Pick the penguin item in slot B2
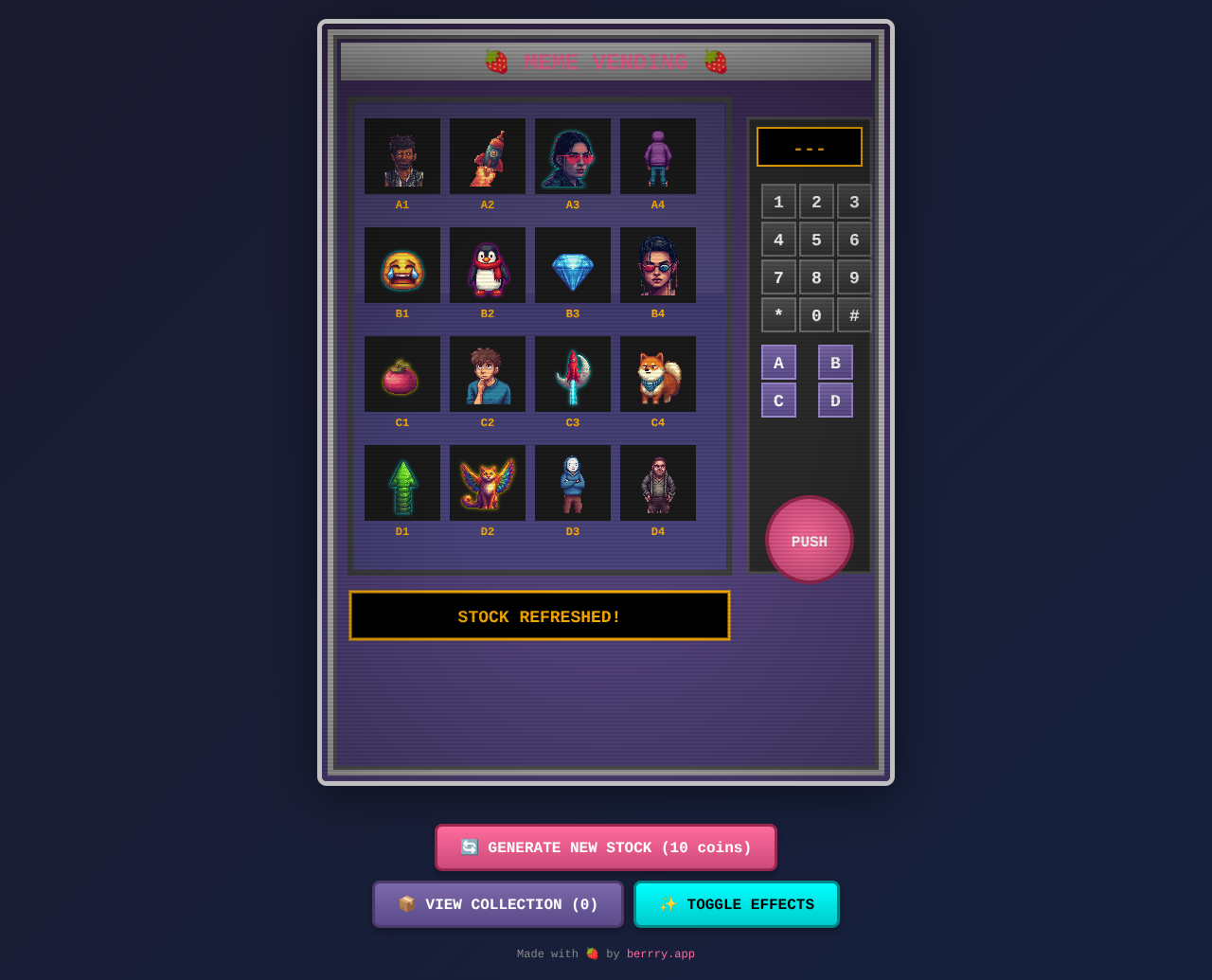This screenshot has width=1212, height=980. pyautogui.click(x=487, y=264)
